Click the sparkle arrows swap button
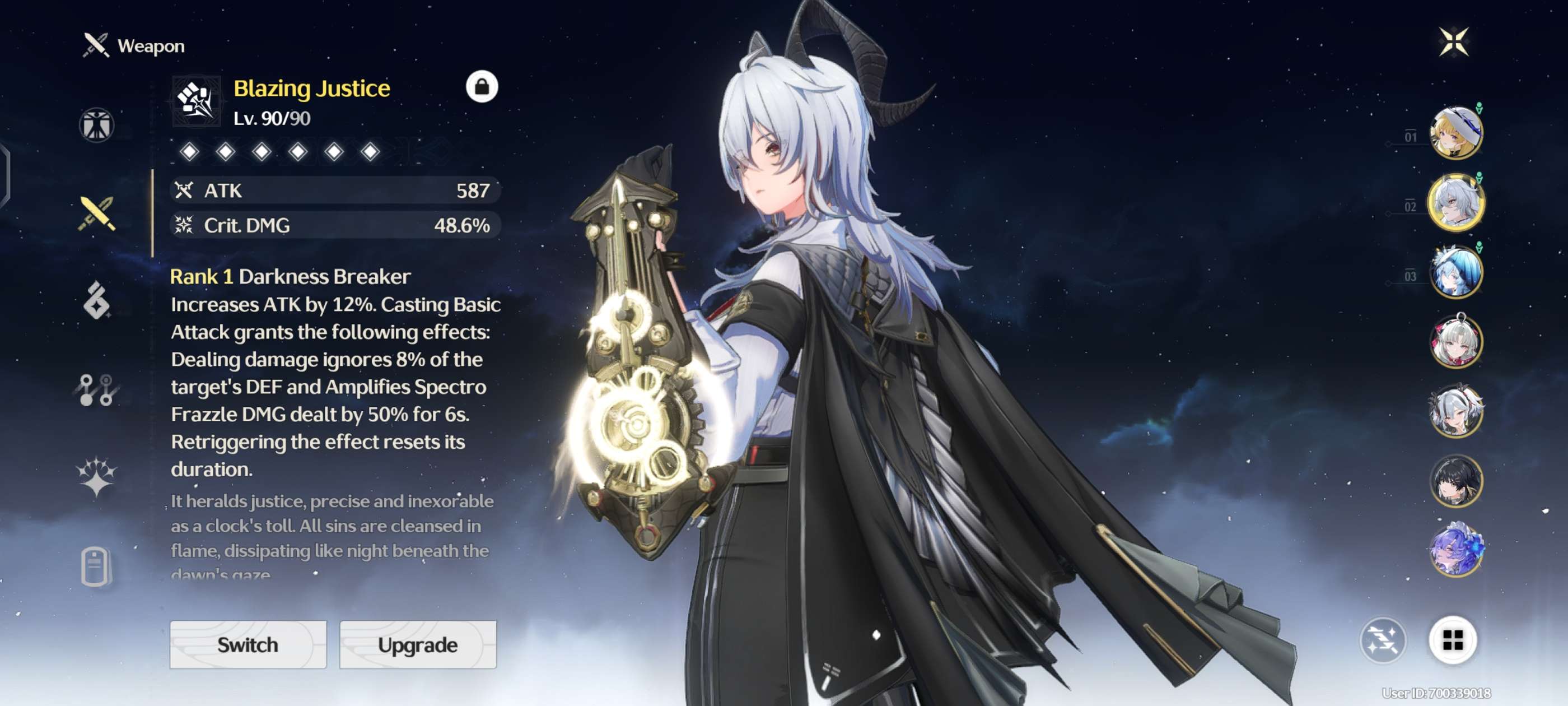The image size is (1568, 706). [1382, 640]
